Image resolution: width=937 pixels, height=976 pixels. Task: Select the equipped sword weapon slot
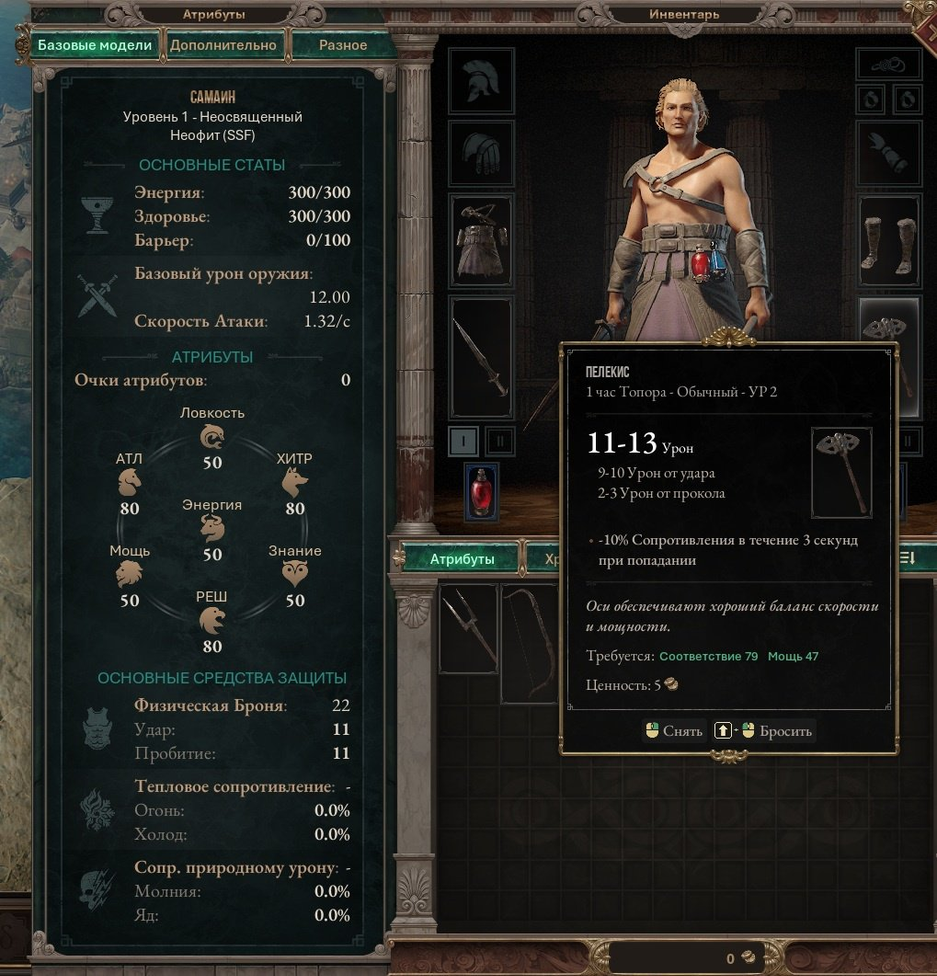481,357
